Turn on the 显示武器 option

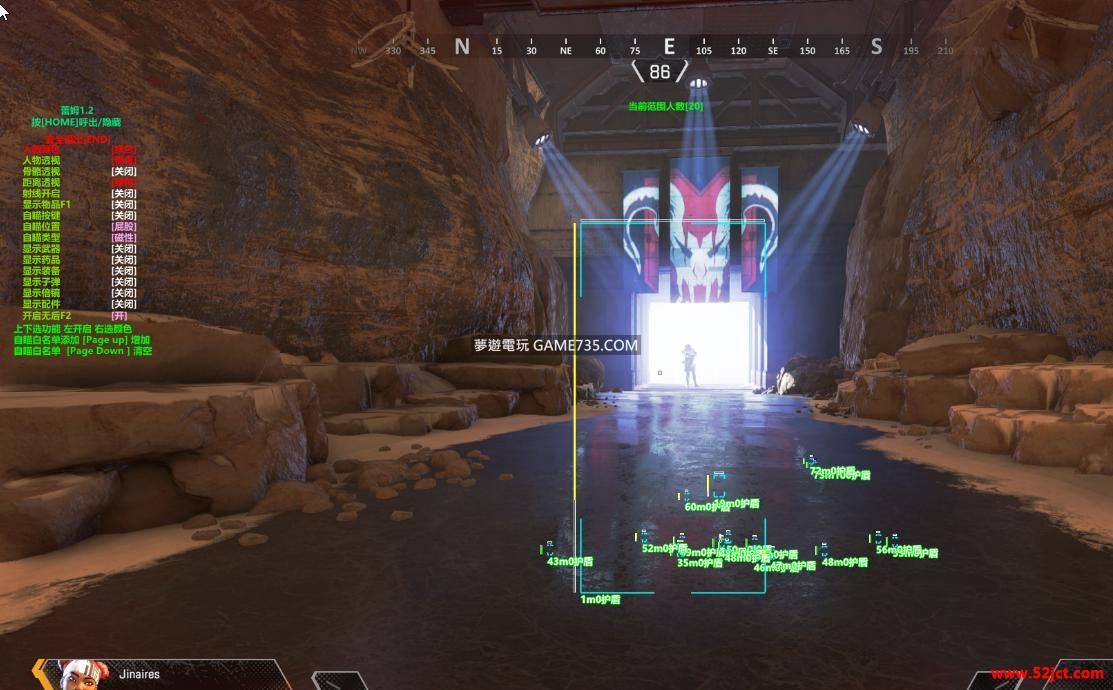click(41, 248)
